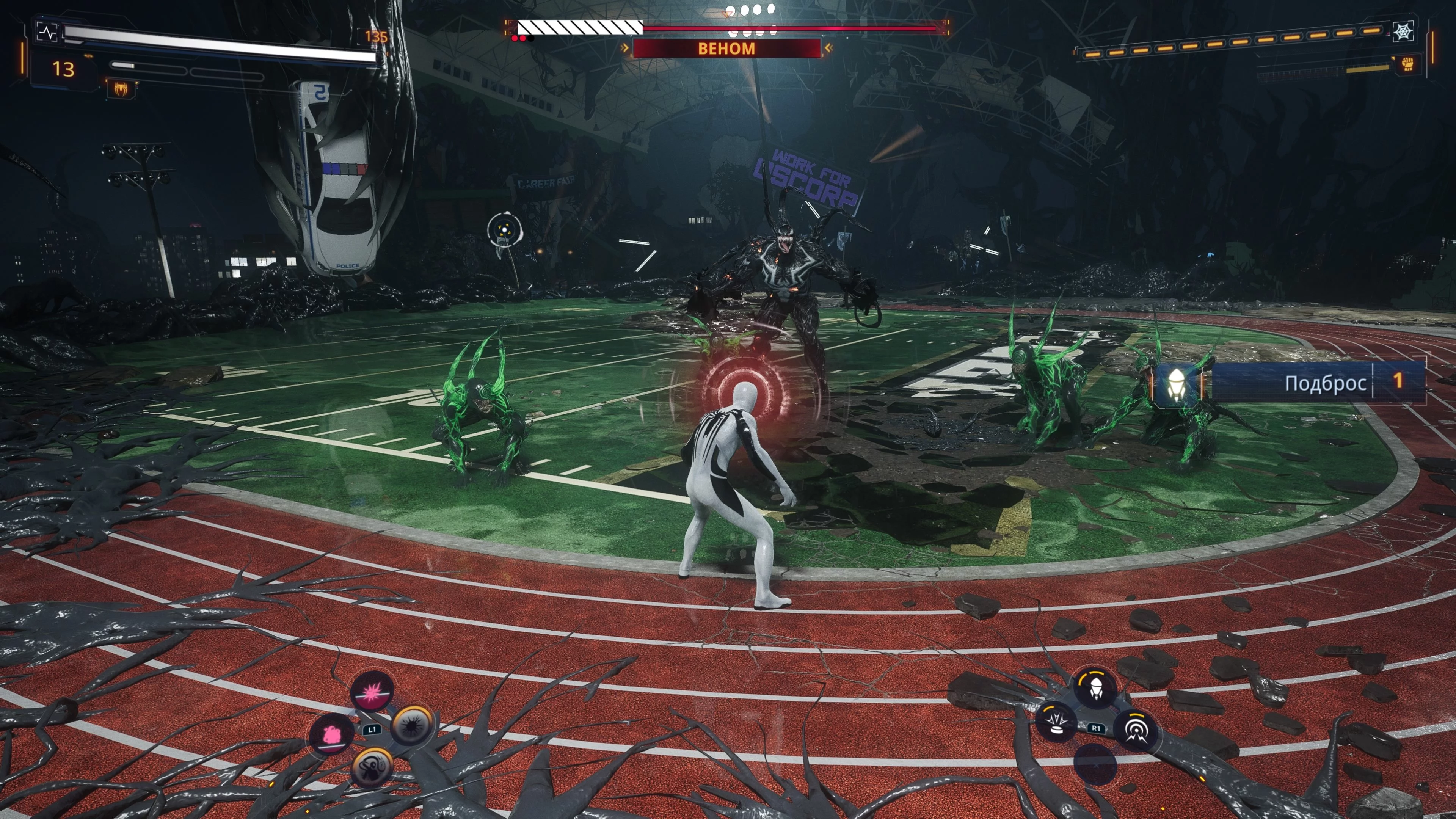Select the sonic pulse gadget icon
This screenshot has height=819, width=1456.
point(1136,730)
